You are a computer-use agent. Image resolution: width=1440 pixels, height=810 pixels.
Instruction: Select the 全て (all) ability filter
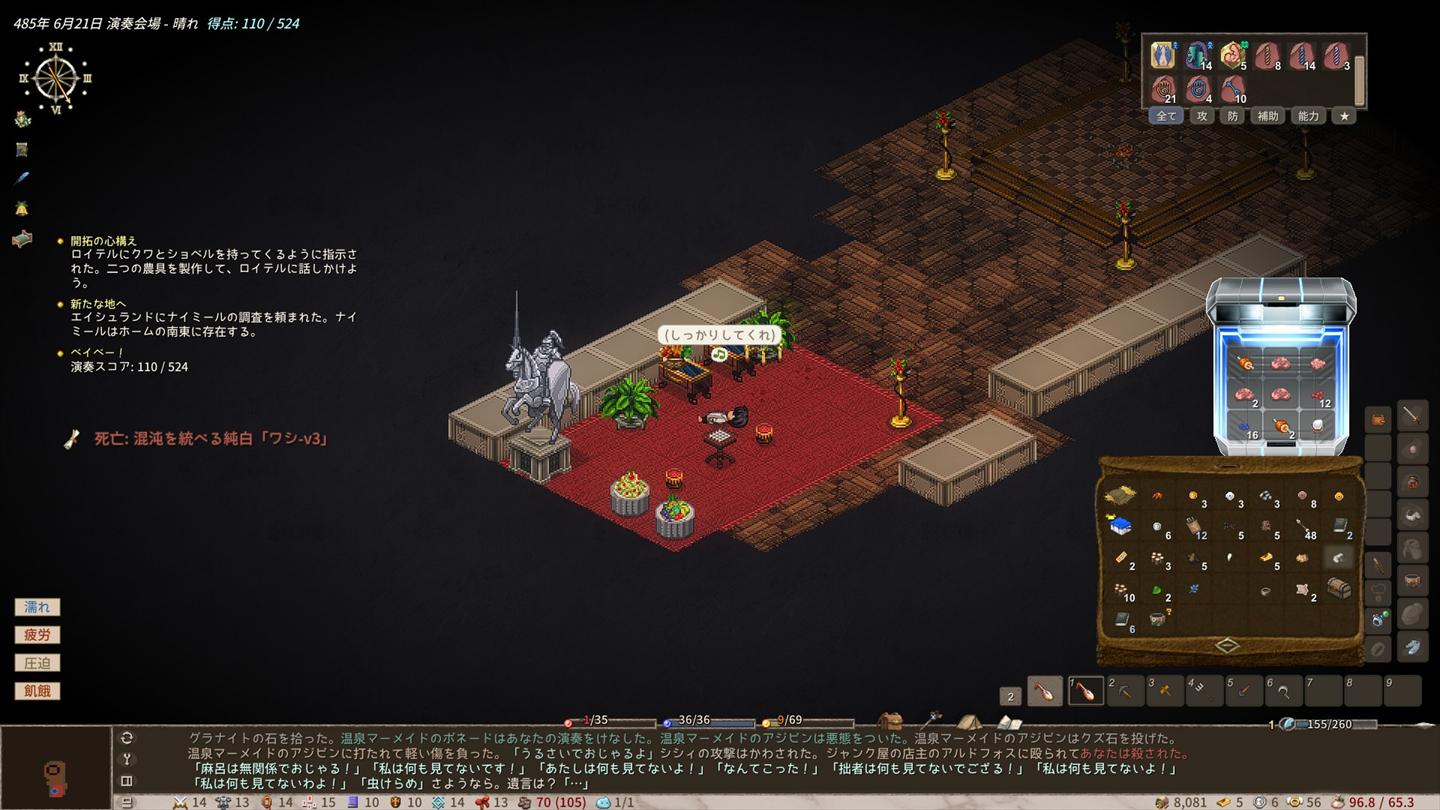pyautogui.click(x=1166, y=116)
